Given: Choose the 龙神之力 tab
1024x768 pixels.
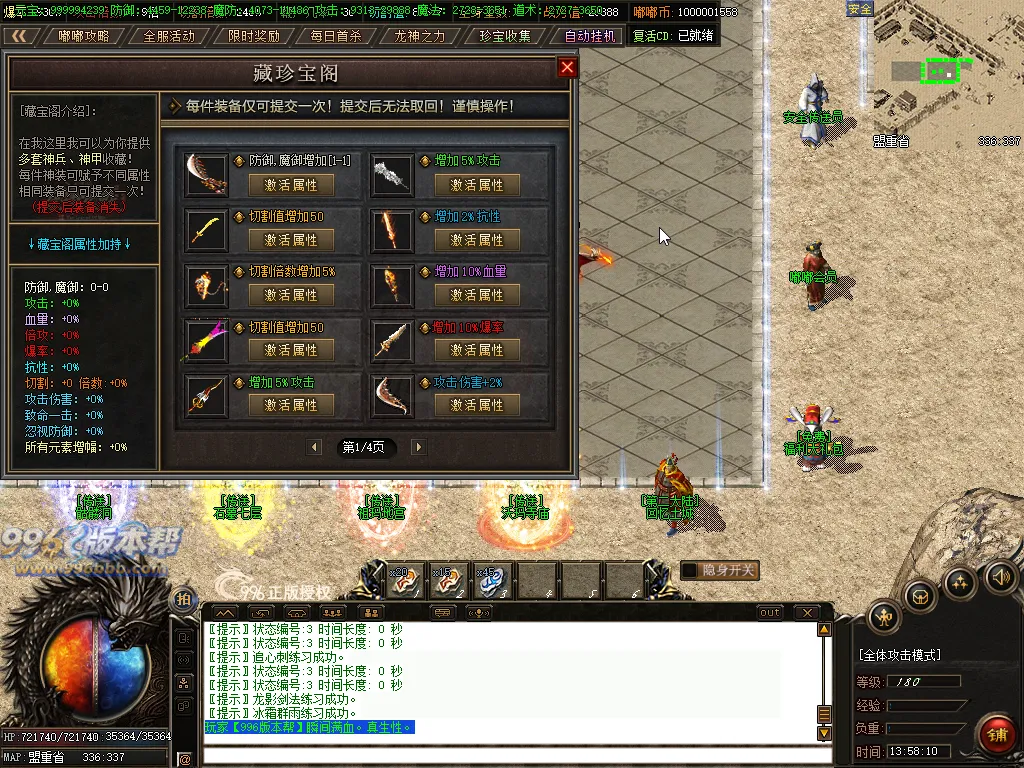Looking at the screenshot, I should click(x=420, y=36).
